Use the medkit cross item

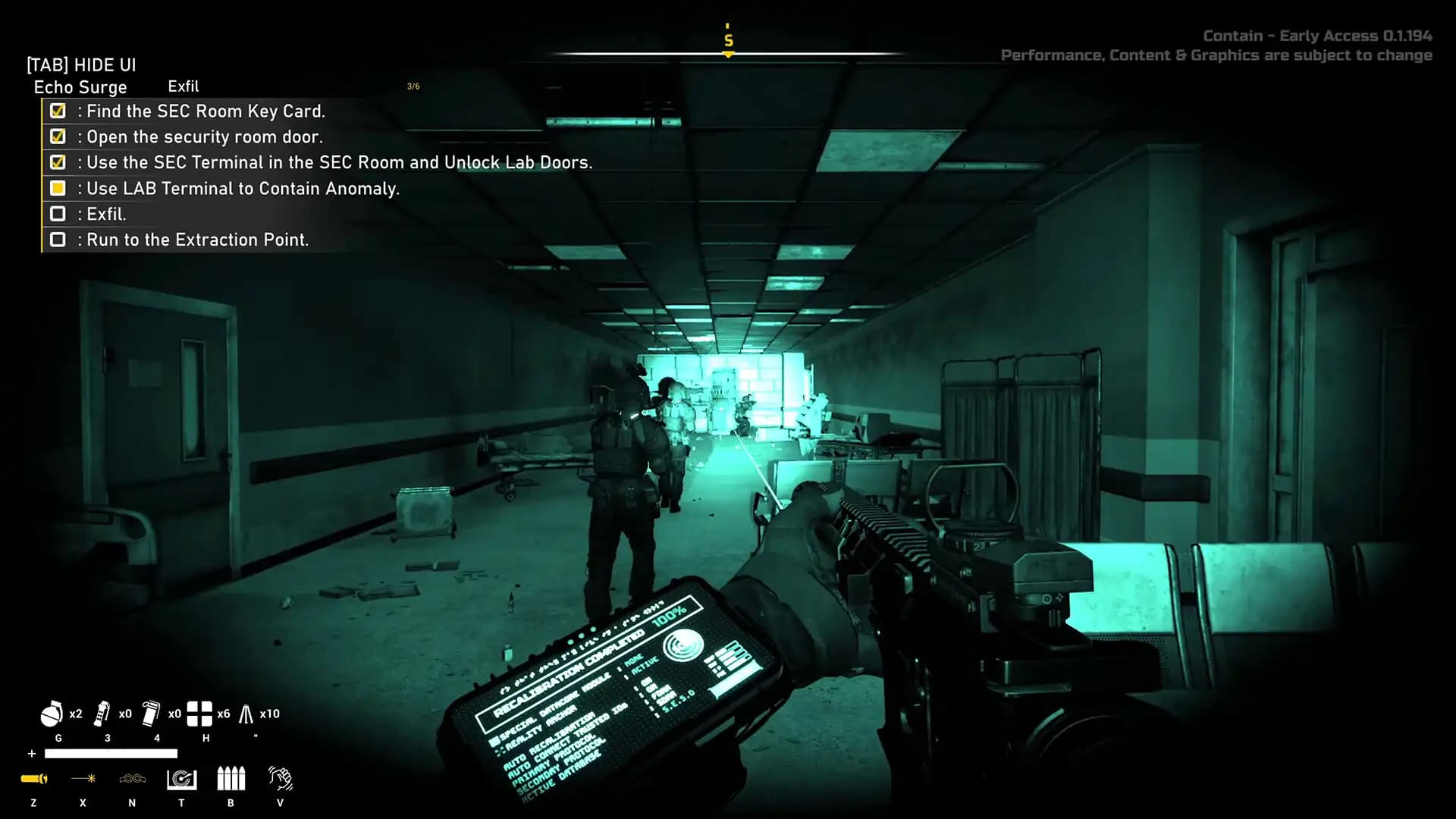[x=199, y=714]
